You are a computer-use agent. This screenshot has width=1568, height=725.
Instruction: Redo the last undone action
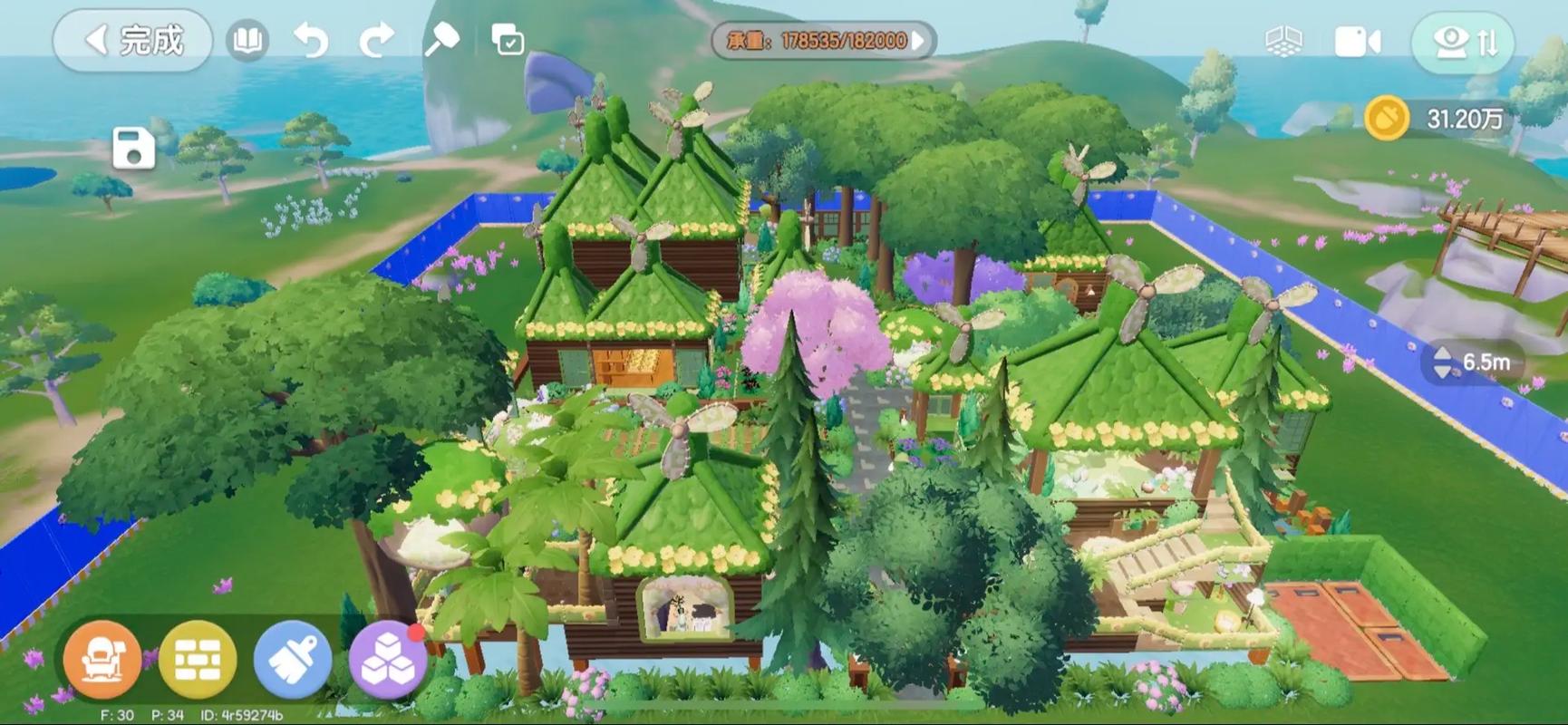(376, 41)
